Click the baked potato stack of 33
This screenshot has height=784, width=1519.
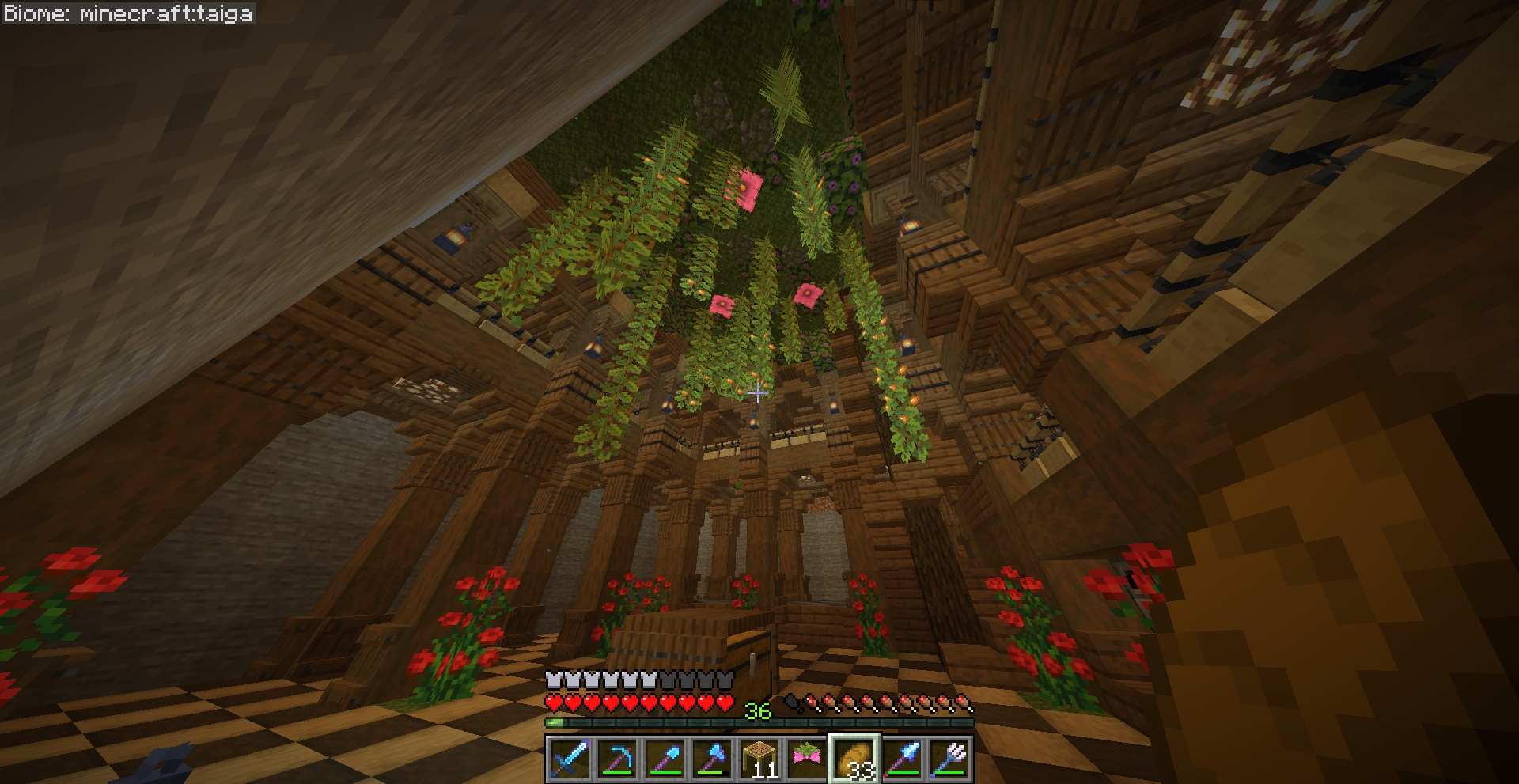(854, 759)
